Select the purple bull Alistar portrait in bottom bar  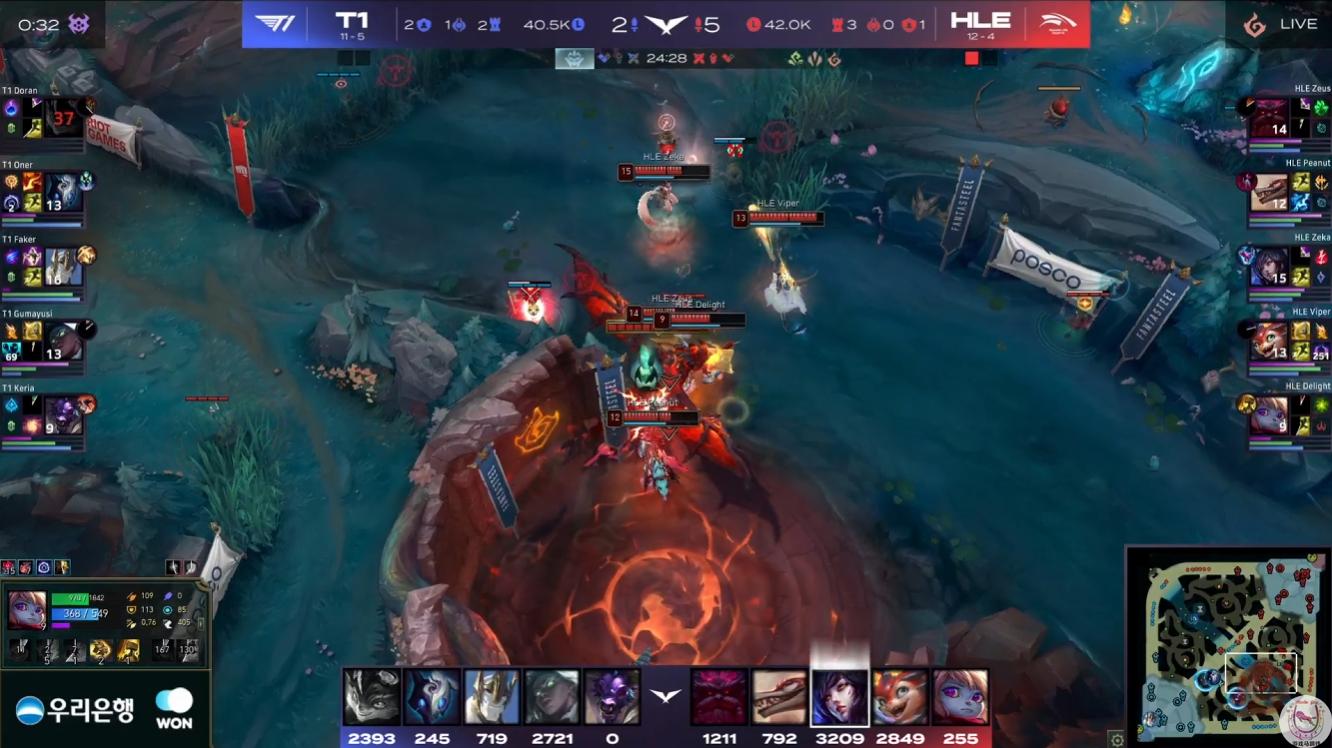tap(611, 697)
